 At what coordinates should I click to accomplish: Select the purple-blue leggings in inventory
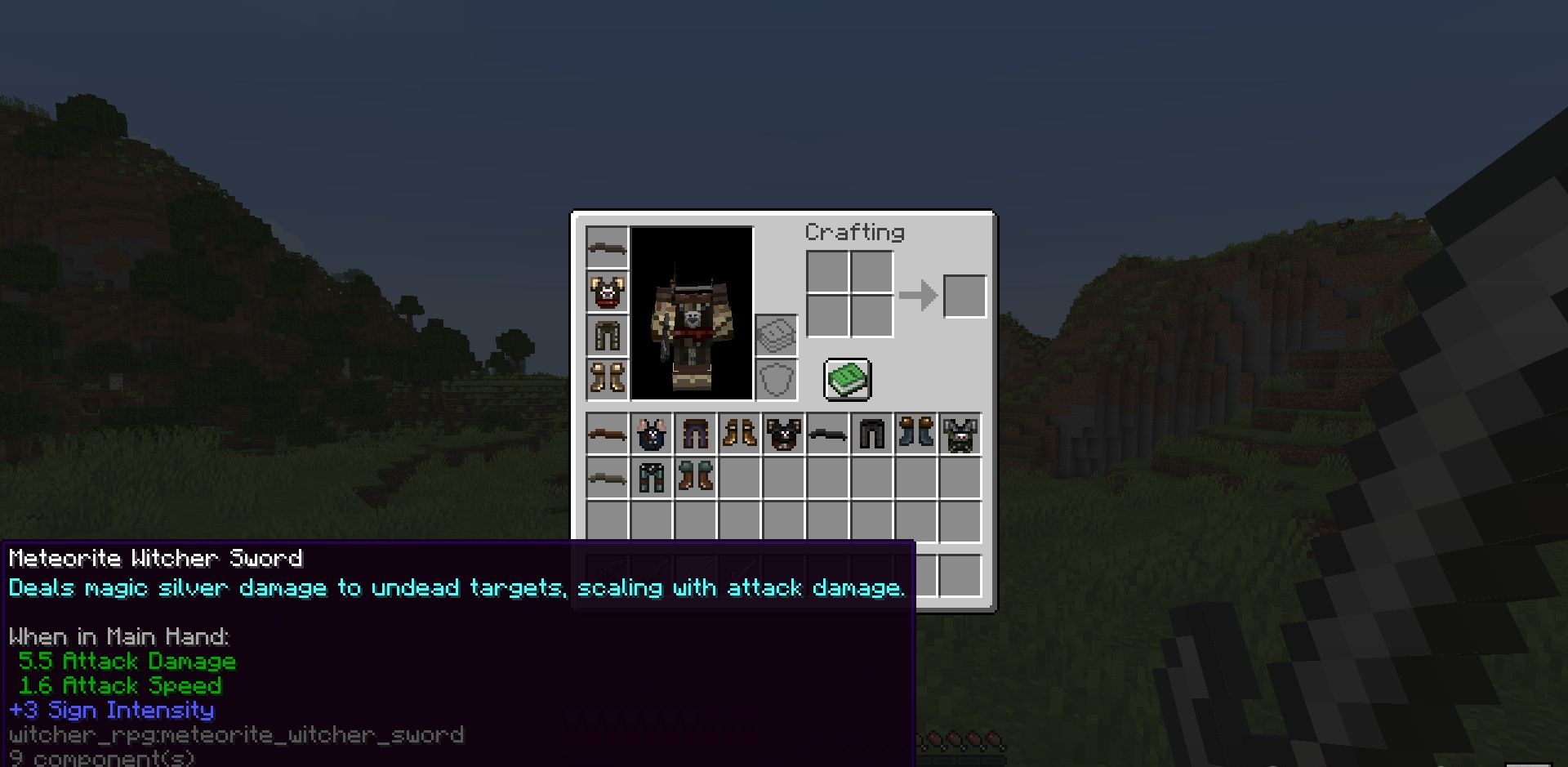click(x=696, y=435)
